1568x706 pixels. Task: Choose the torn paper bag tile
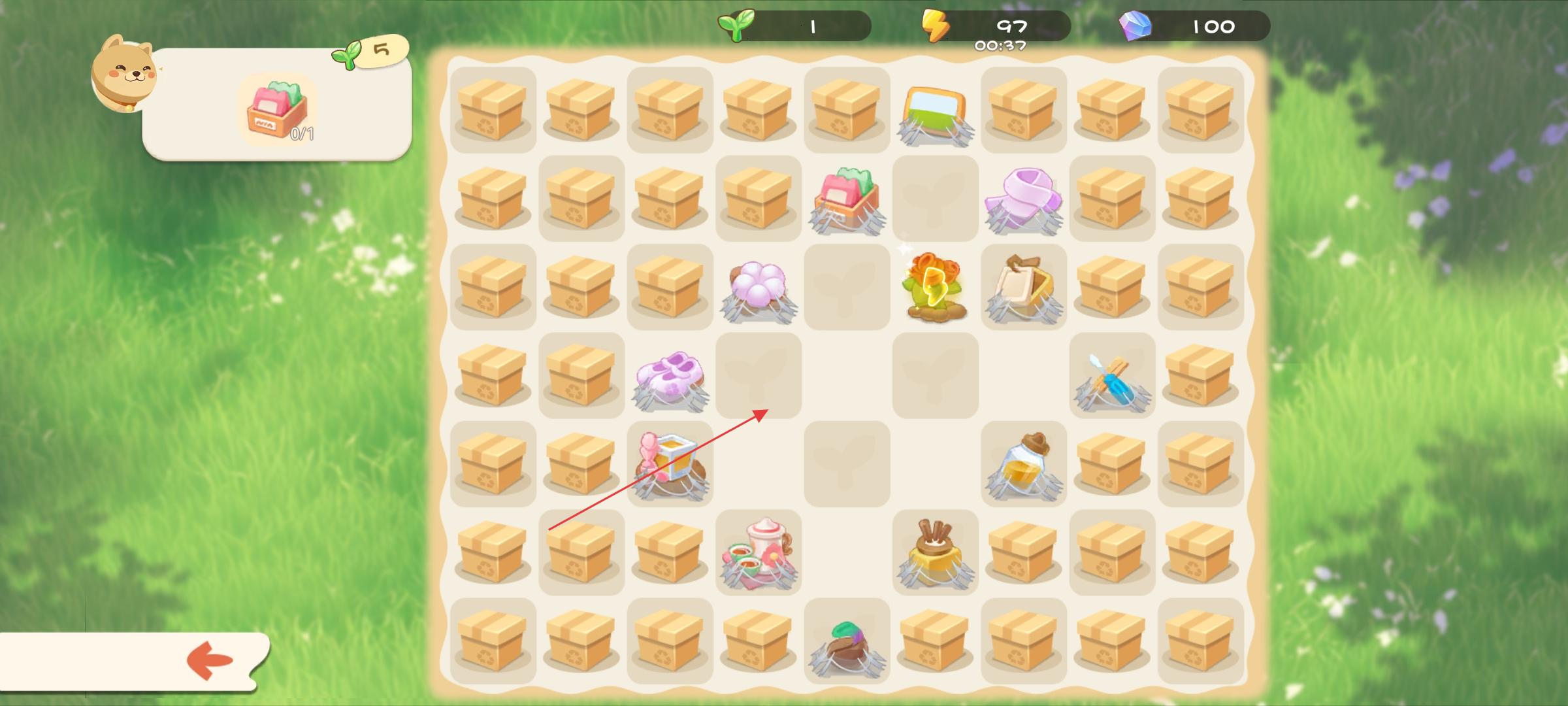1023,286
